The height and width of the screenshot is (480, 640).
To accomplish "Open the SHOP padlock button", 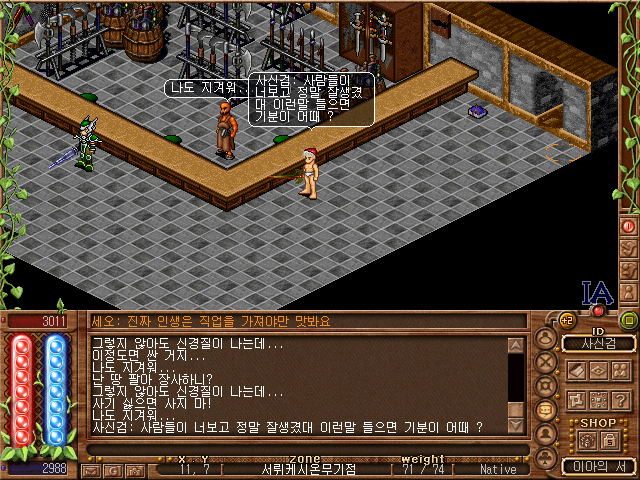I will tap(609, 440).
